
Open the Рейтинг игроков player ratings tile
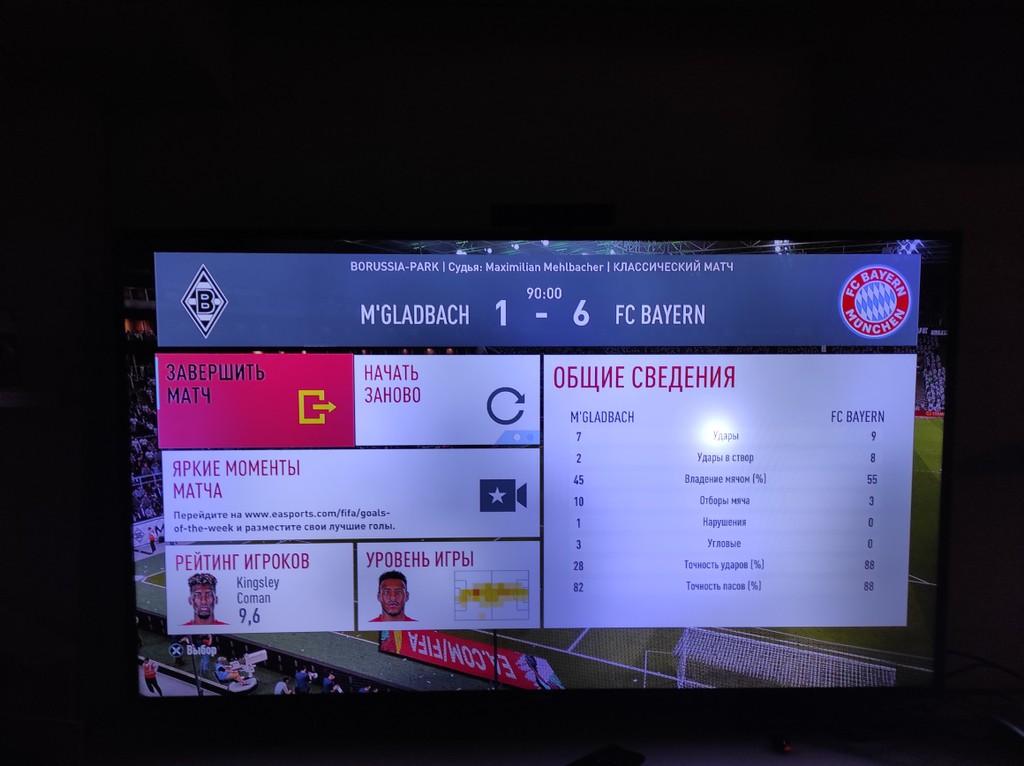pyautogui.click(x=258, y=587)
